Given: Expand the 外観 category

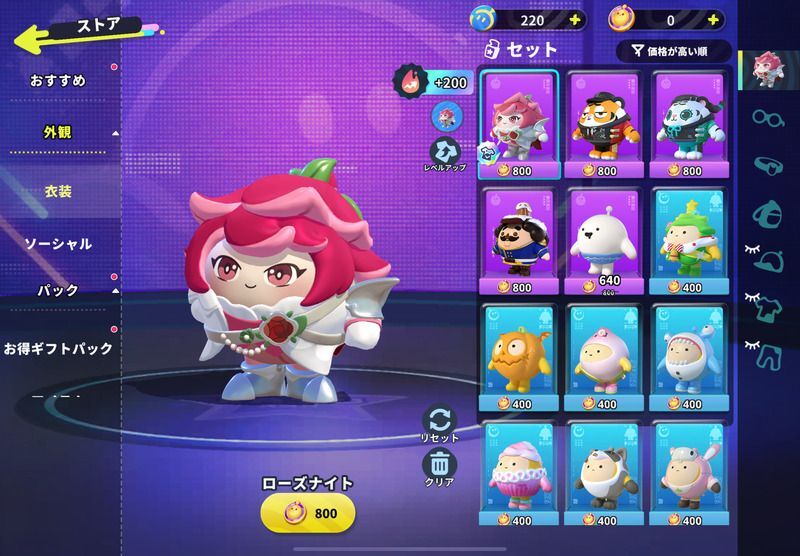Looking at the screenshot, I should tap(58, 132).
